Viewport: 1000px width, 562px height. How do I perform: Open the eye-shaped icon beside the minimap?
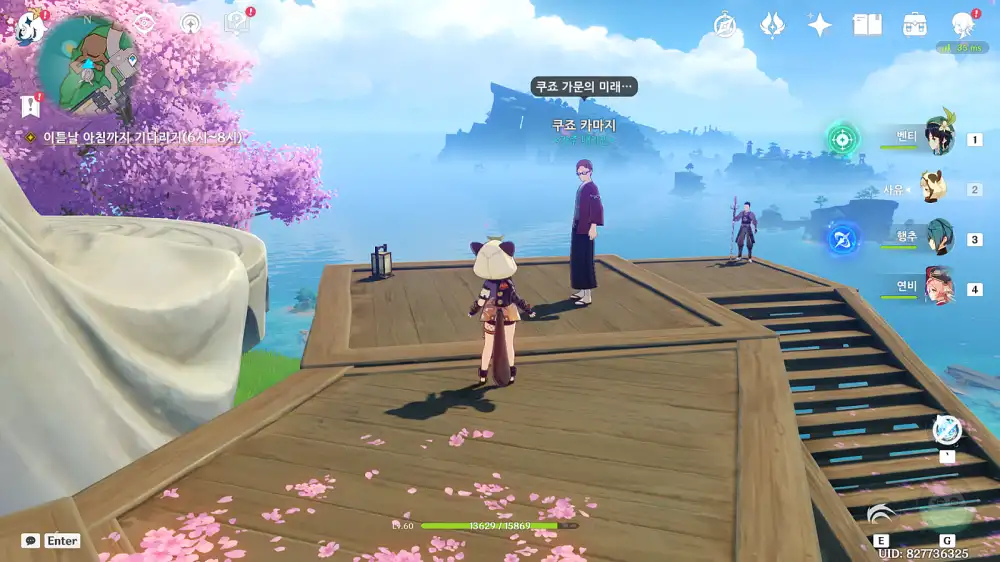[x=143, y=23]
